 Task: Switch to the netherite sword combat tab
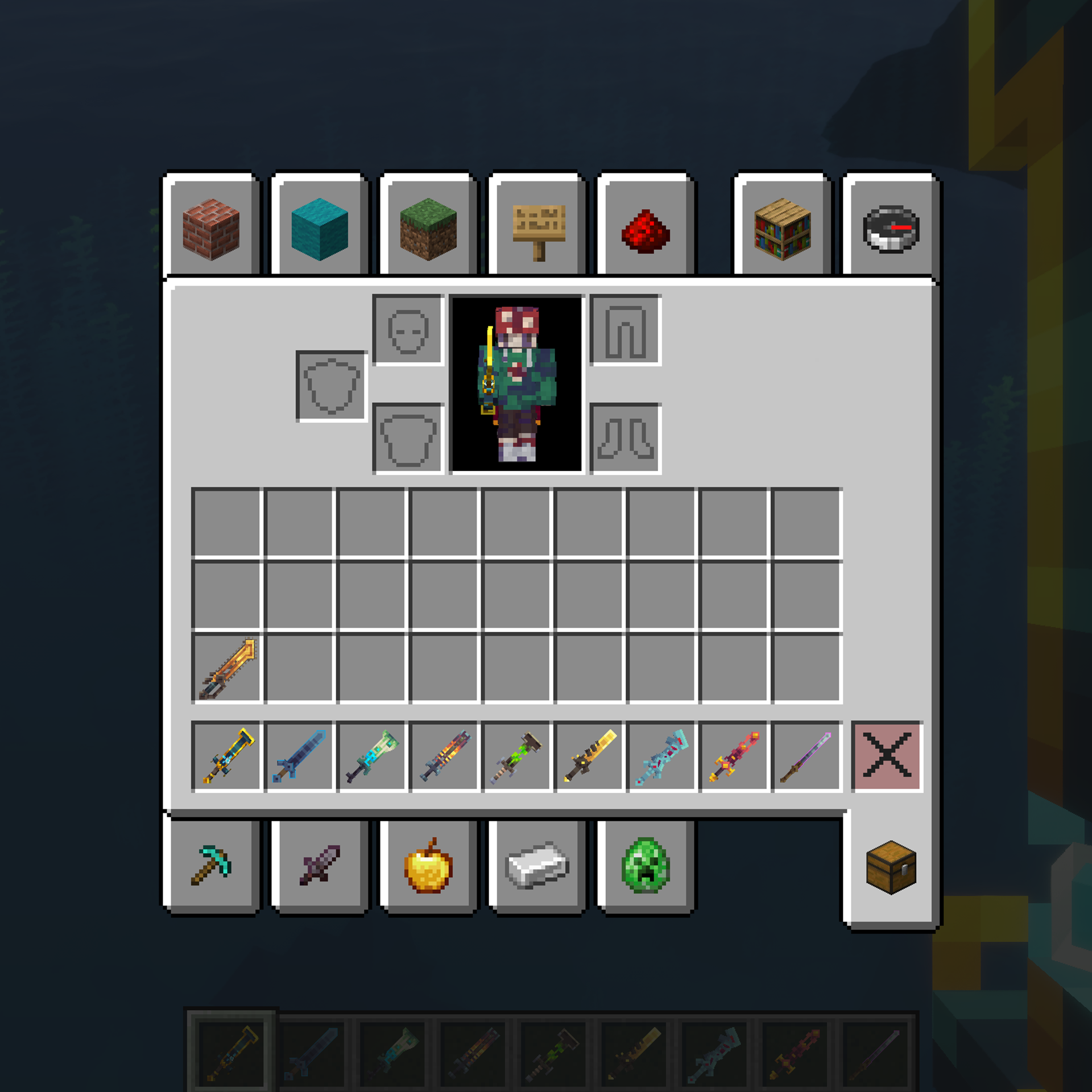319,865
